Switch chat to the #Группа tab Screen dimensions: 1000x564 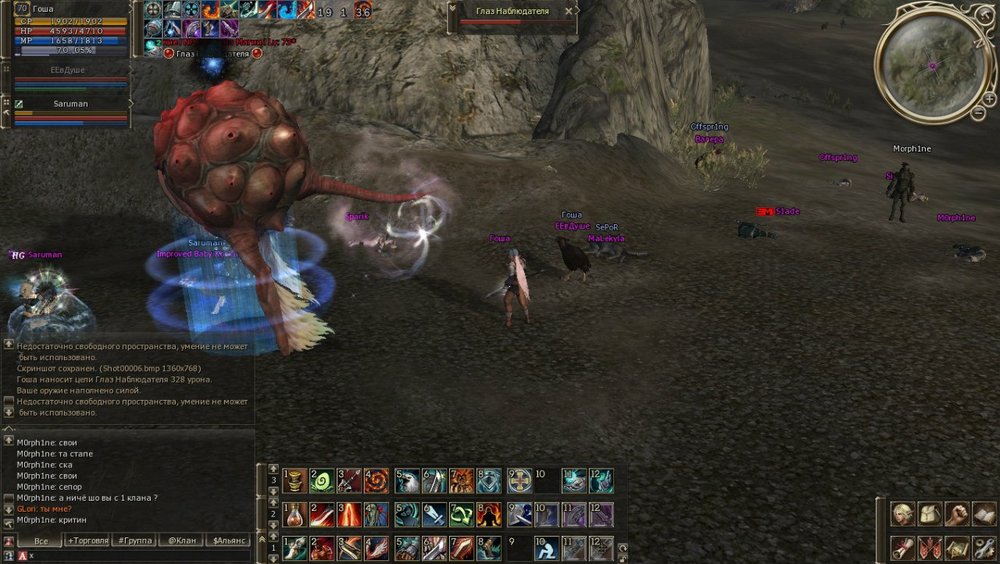135,540
